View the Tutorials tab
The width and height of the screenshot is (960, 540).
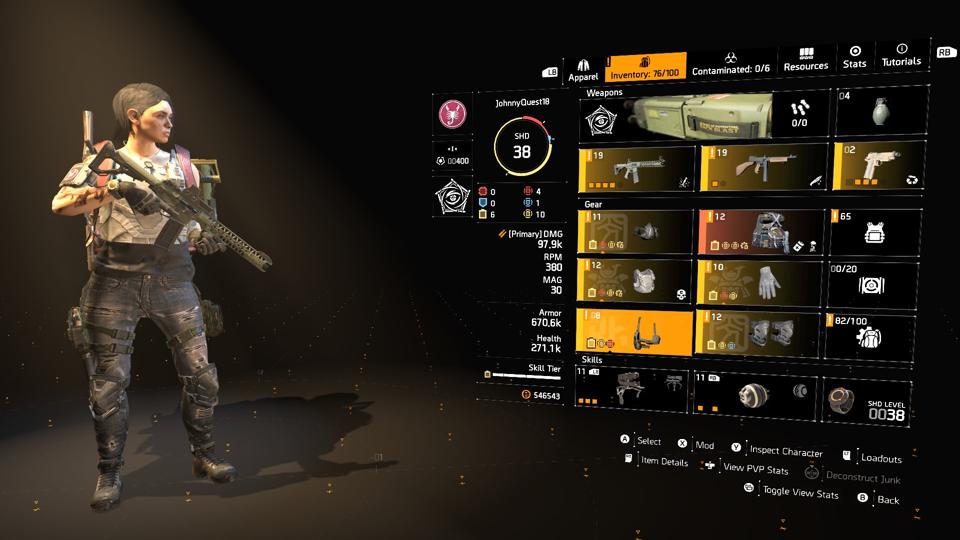click(901, 55)
